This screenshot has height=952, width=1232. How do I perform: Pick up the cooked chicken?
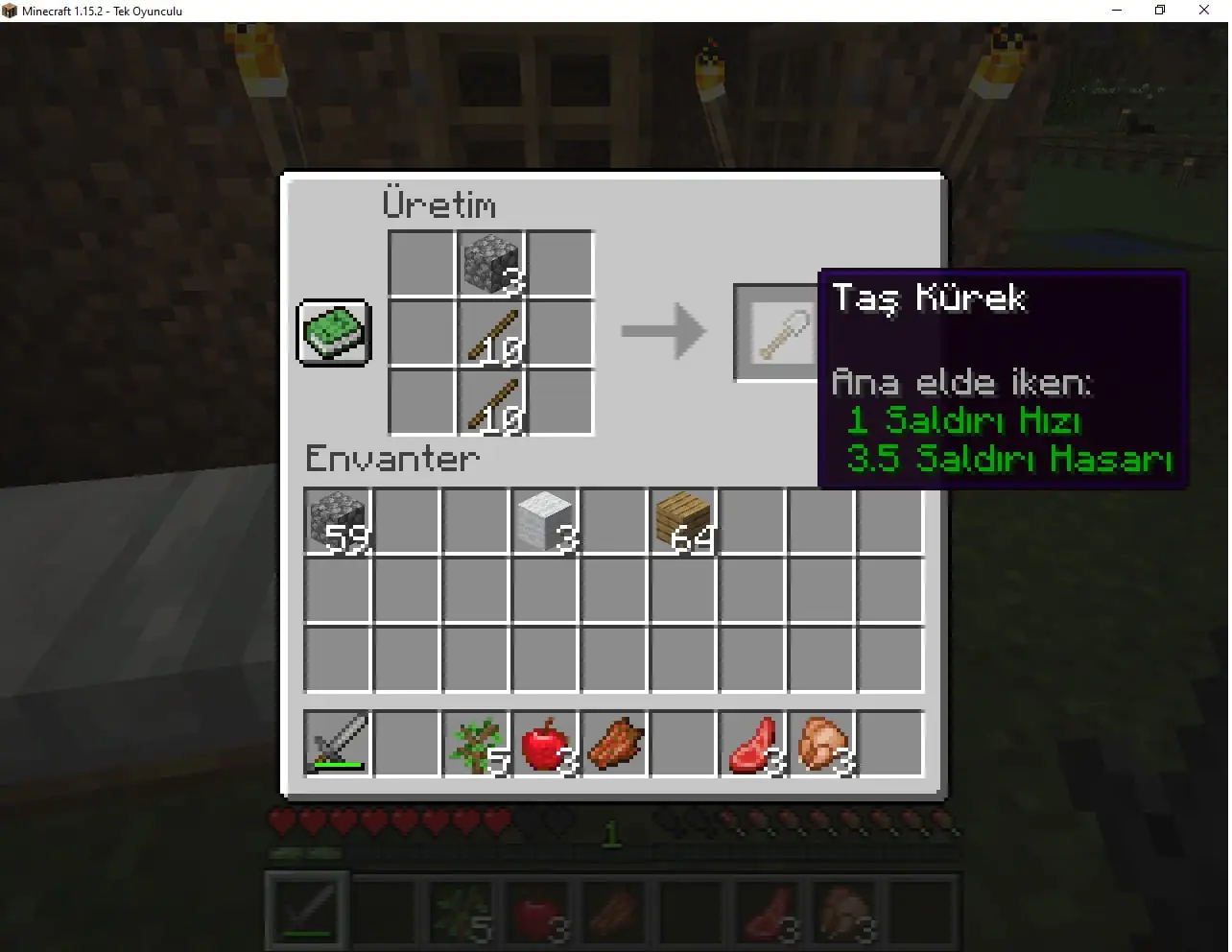(x=821, y=744)
